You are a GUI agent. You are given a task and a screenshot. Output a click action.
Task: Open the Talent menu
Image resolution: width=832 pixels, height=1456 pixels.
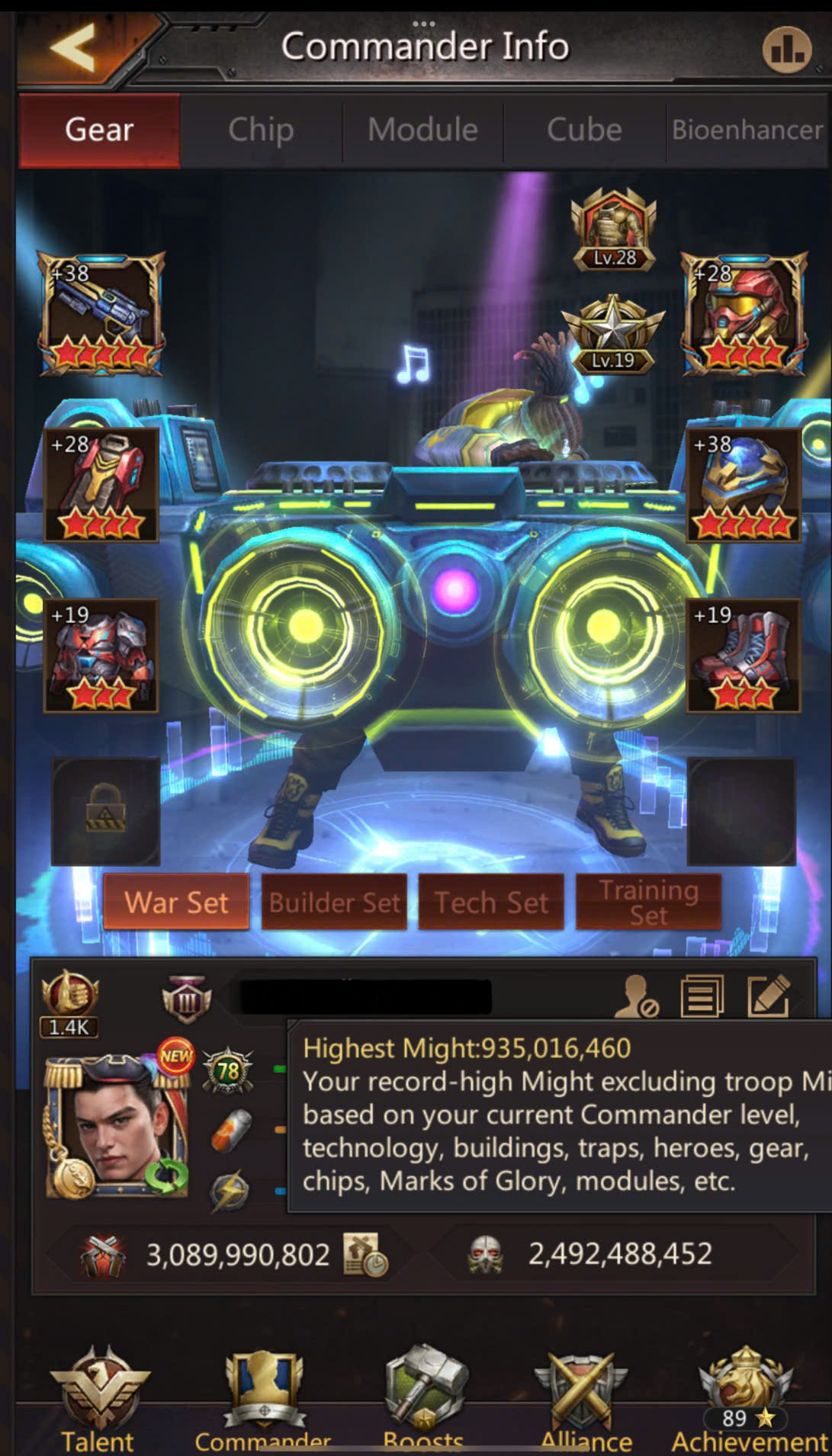(x=98, y=1399)
